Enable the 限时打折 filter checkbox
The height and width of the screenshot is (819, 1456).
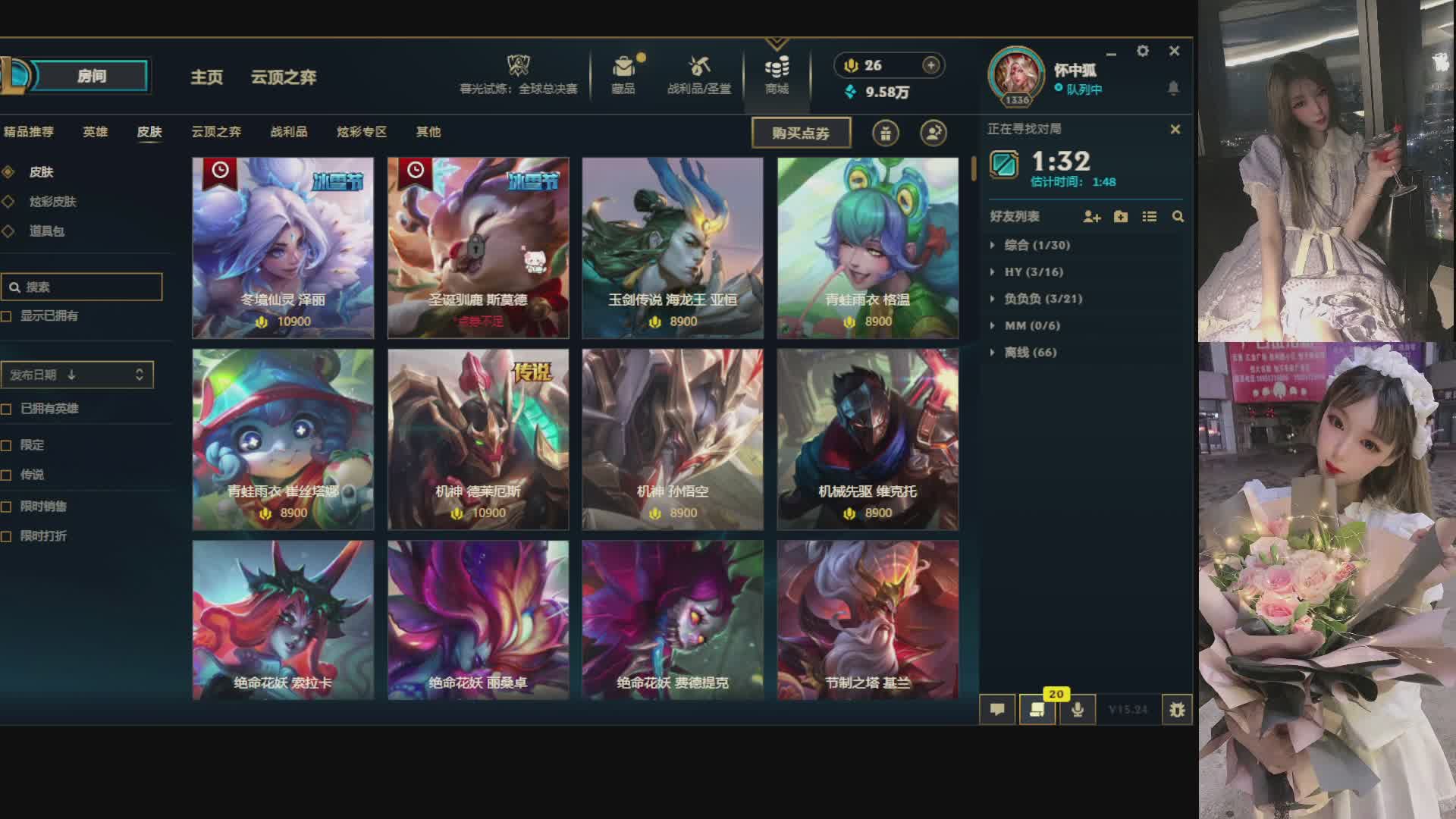[7, 536]
